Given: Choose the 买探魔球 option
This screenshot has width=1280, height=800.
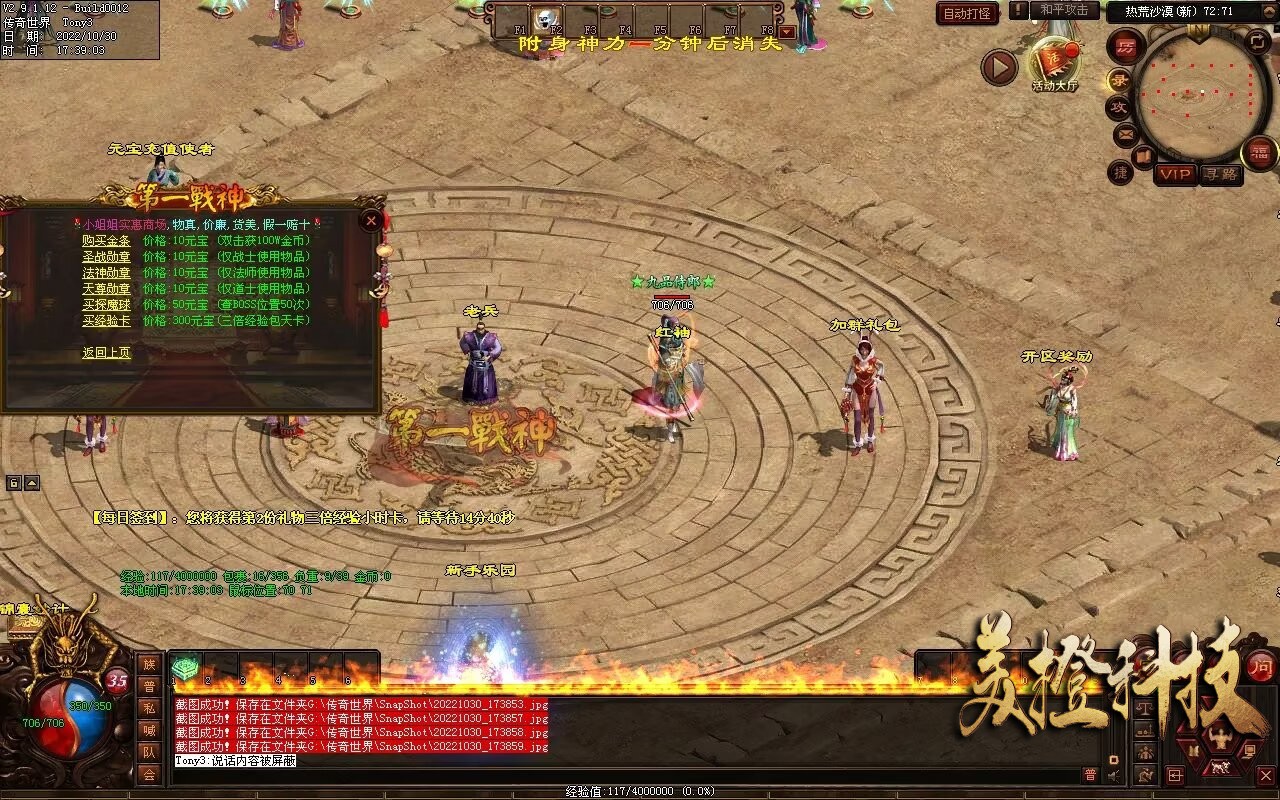Looking at the screenshot, I should coord(106,305).
